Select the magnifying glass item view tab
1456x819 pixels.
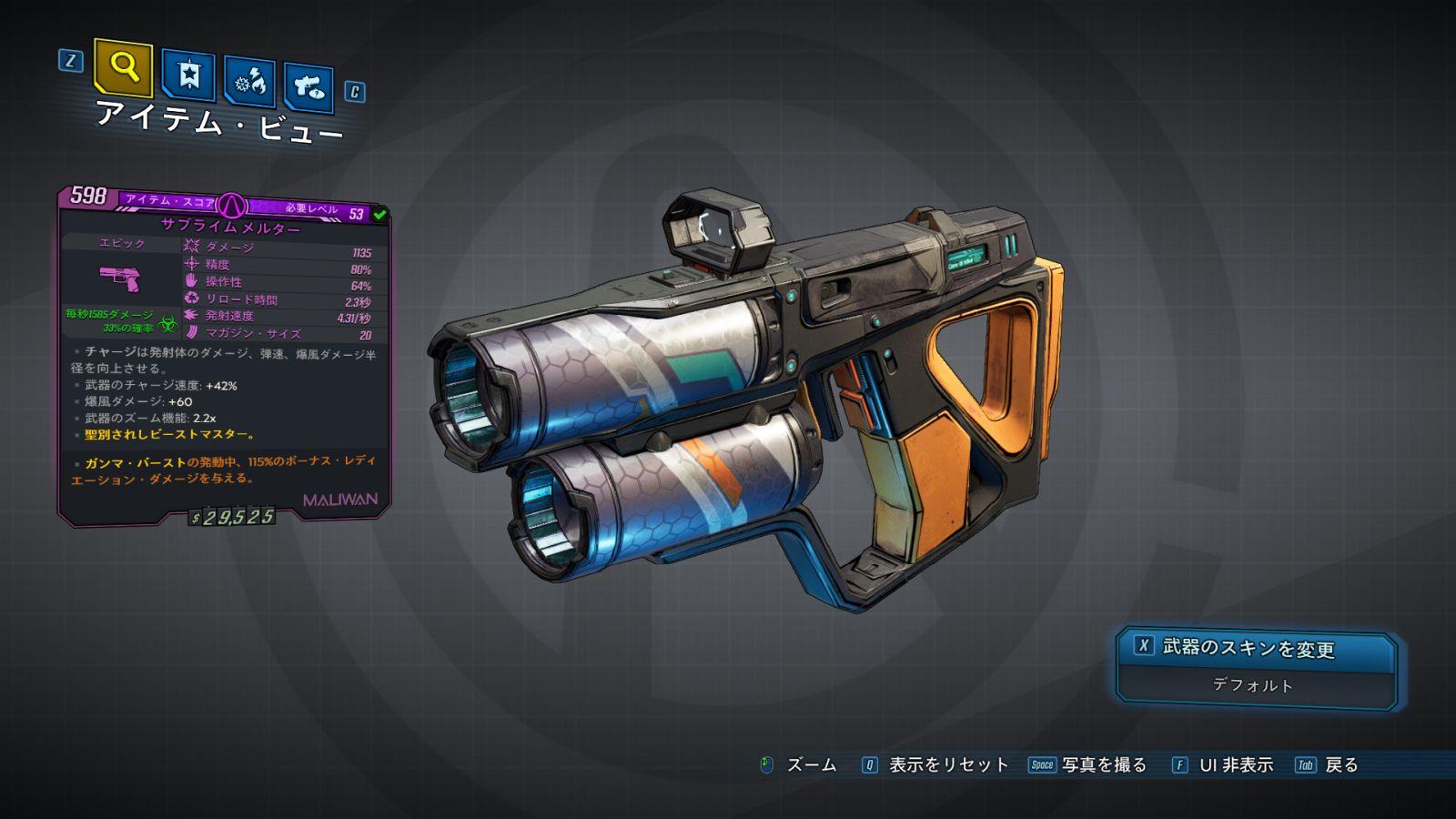[124, 67]
